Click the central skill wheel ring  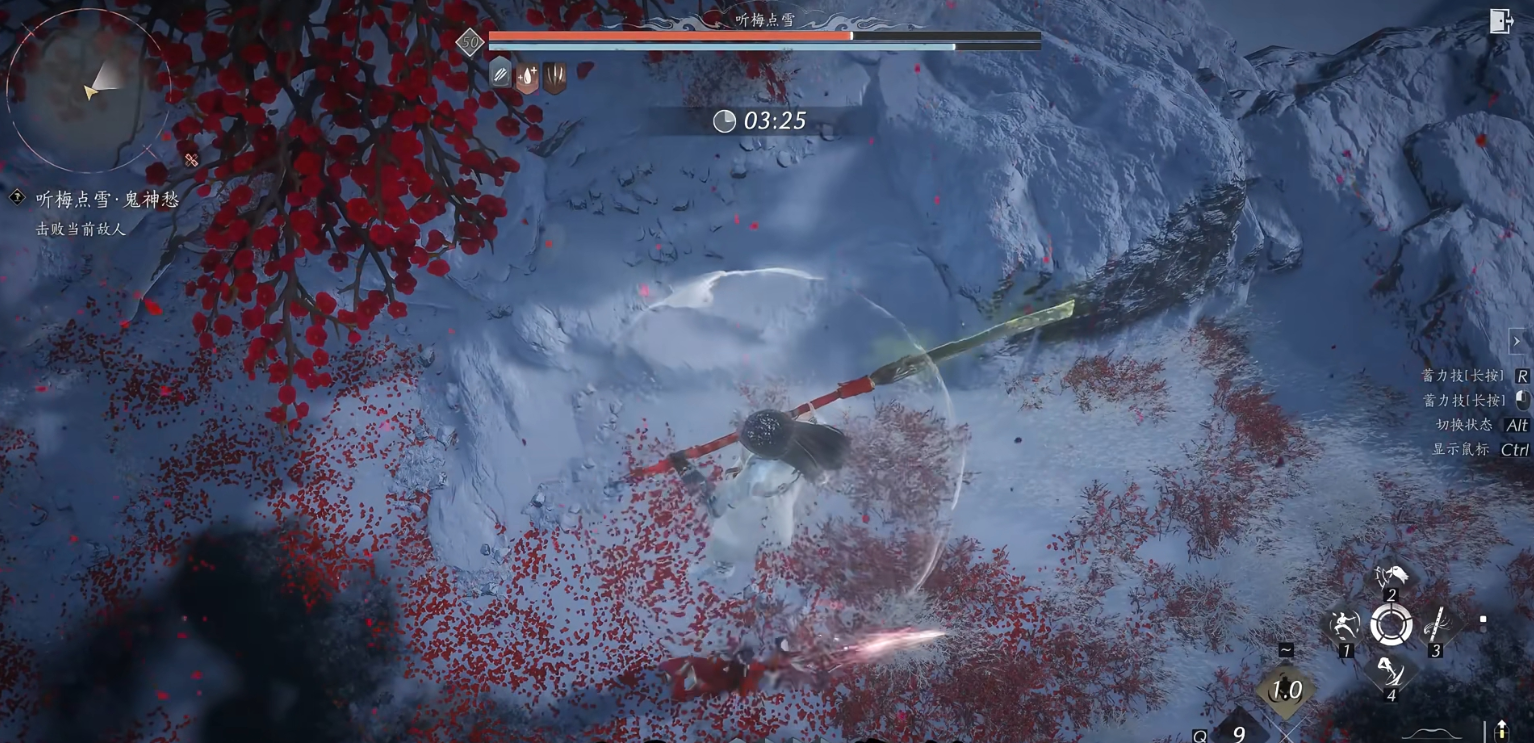coord(1391,626)
